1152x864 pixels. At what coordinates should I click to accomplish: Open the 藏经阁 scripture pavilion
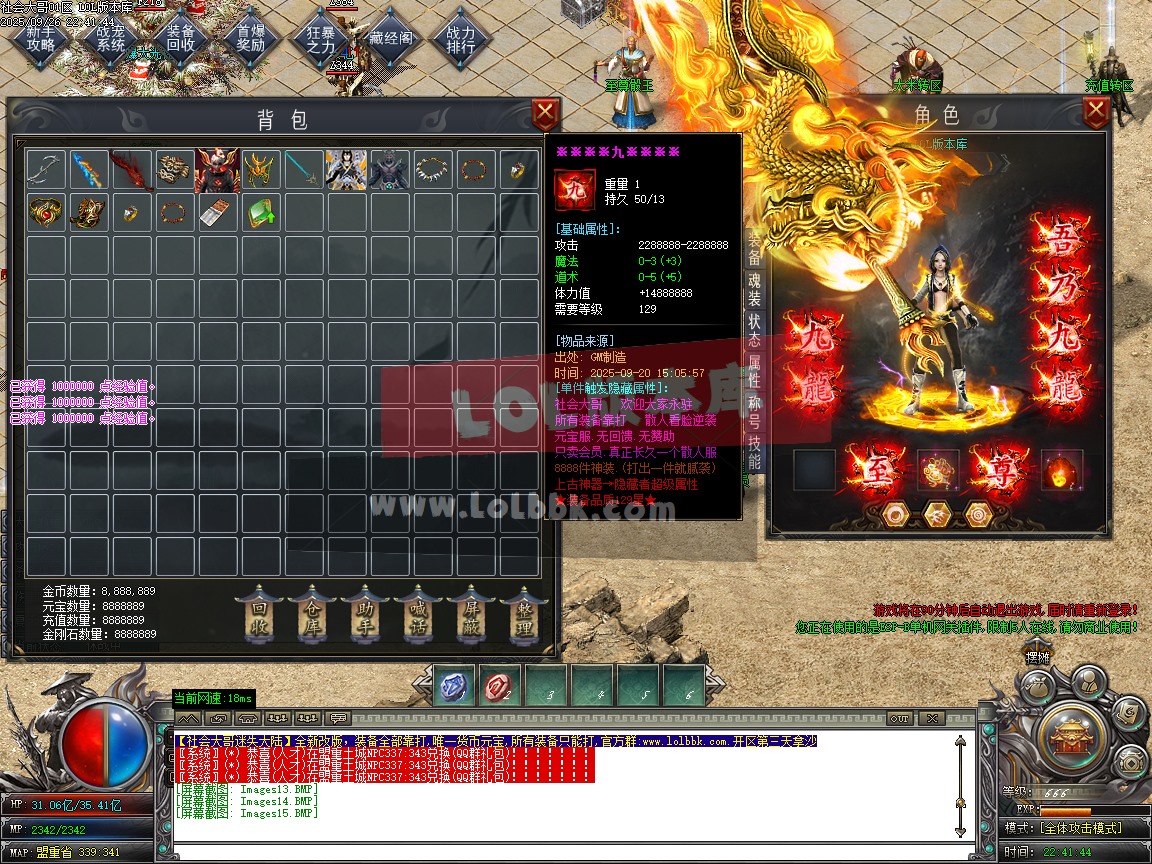pyautogui.click(x=390, y=38)
